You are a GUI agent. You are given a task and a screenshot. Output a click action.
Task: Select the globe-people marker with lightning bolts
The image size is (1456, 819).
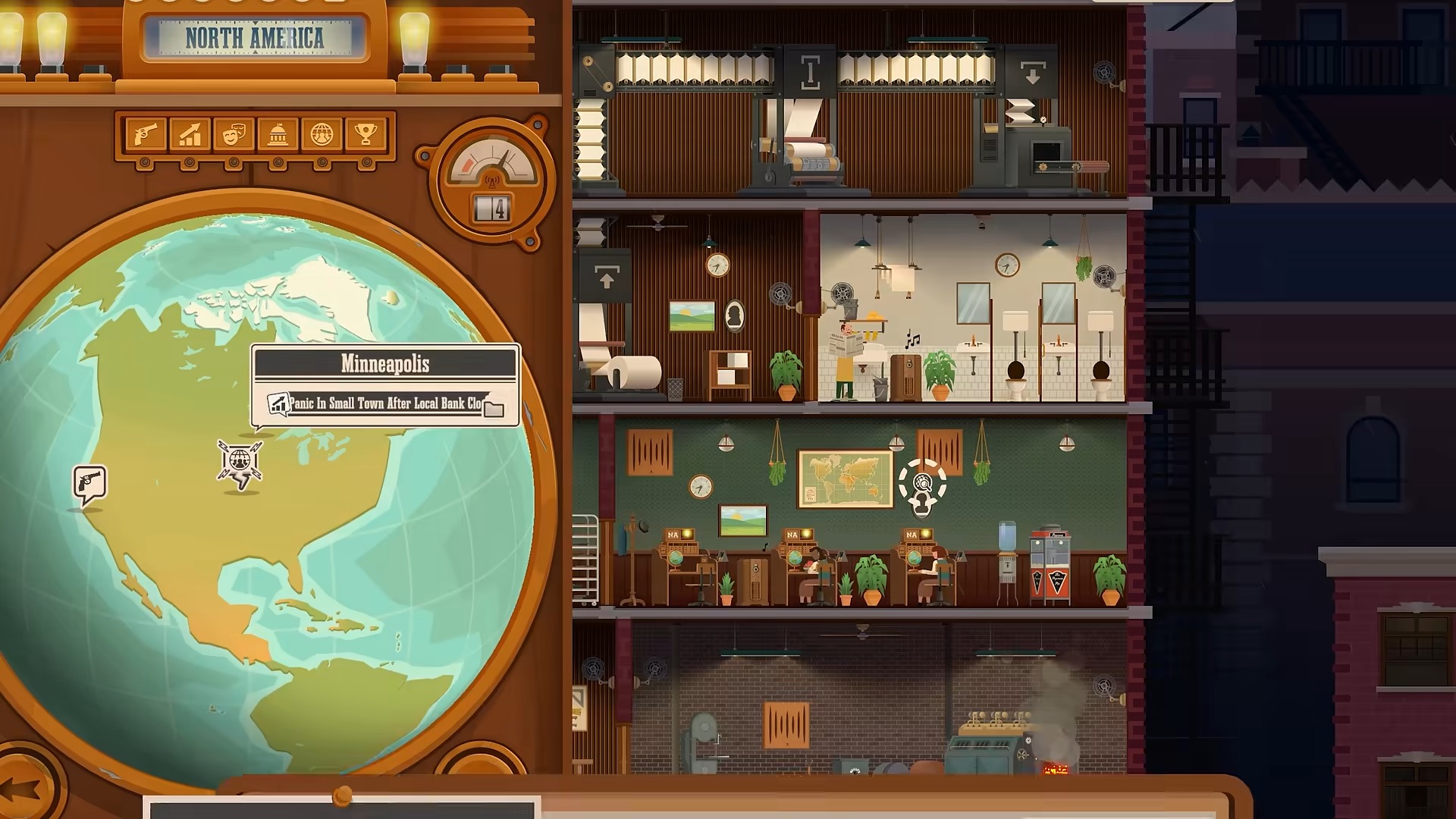[x=240, y=461]
